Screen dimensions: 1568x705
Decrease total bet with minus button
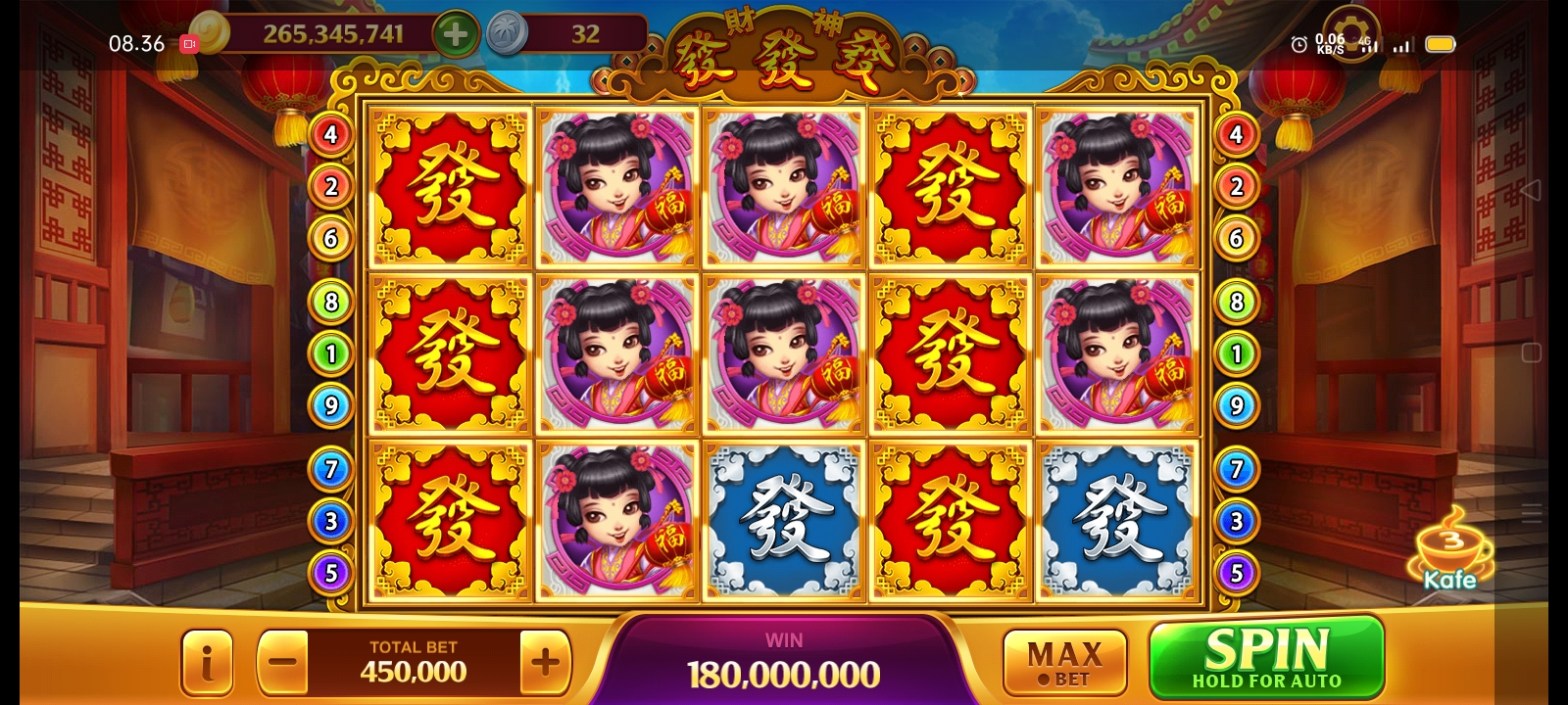[x=283, y=662]
